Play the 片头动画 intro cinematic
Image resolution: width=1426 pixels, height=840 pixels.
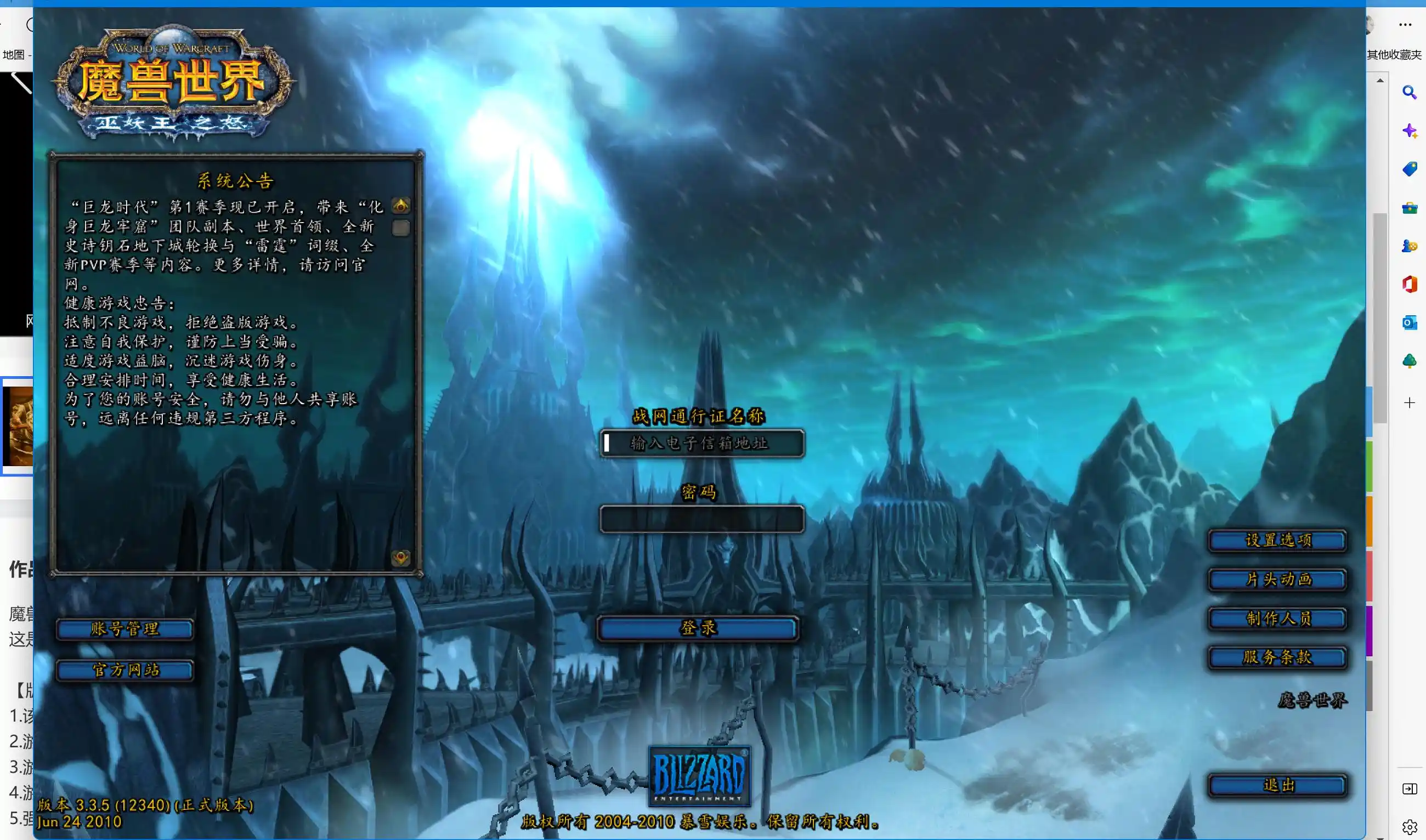[x=1277, y=580]
